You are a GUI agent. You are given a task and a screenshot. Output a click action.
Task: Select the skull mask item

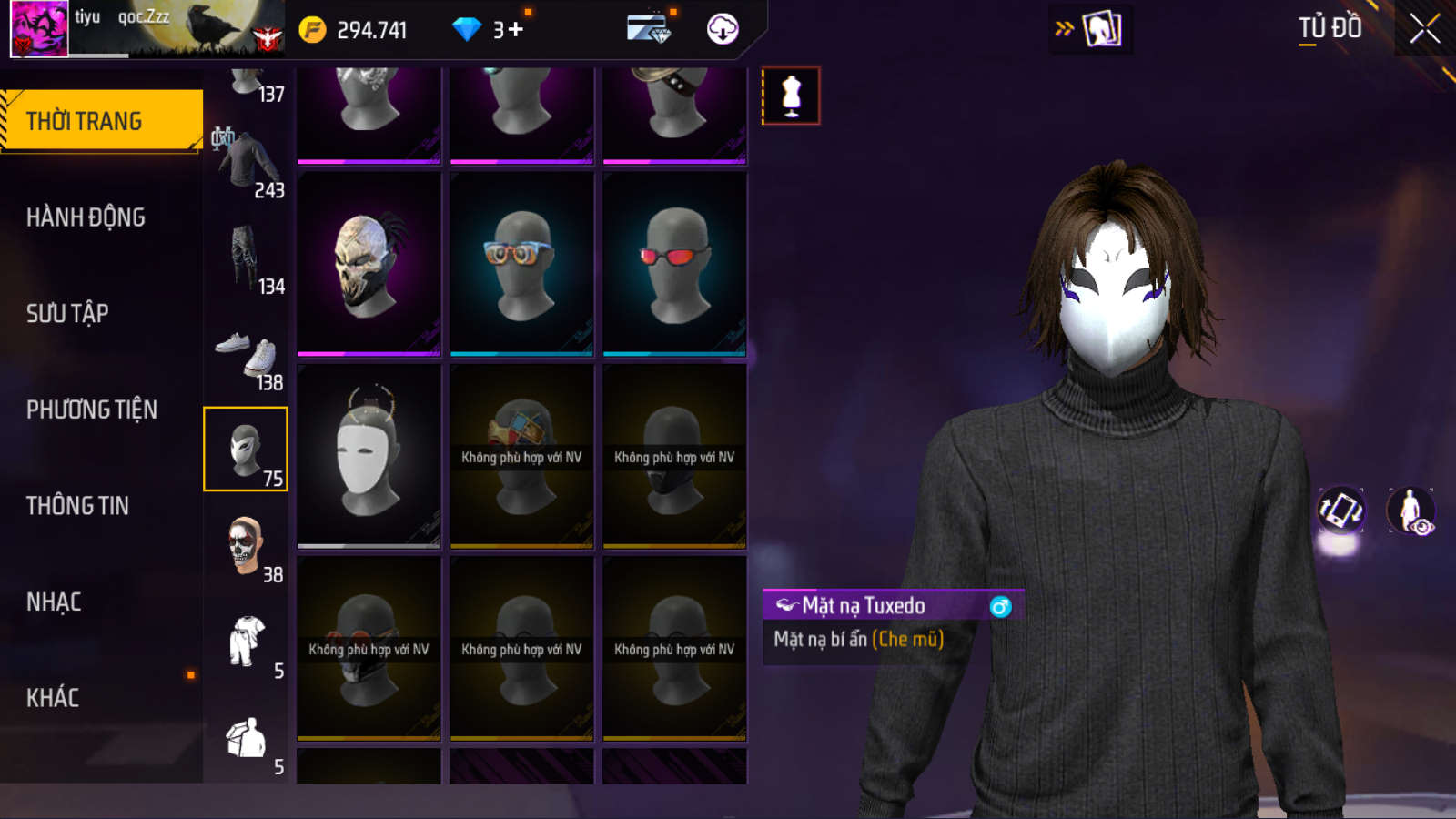point(369,264)
